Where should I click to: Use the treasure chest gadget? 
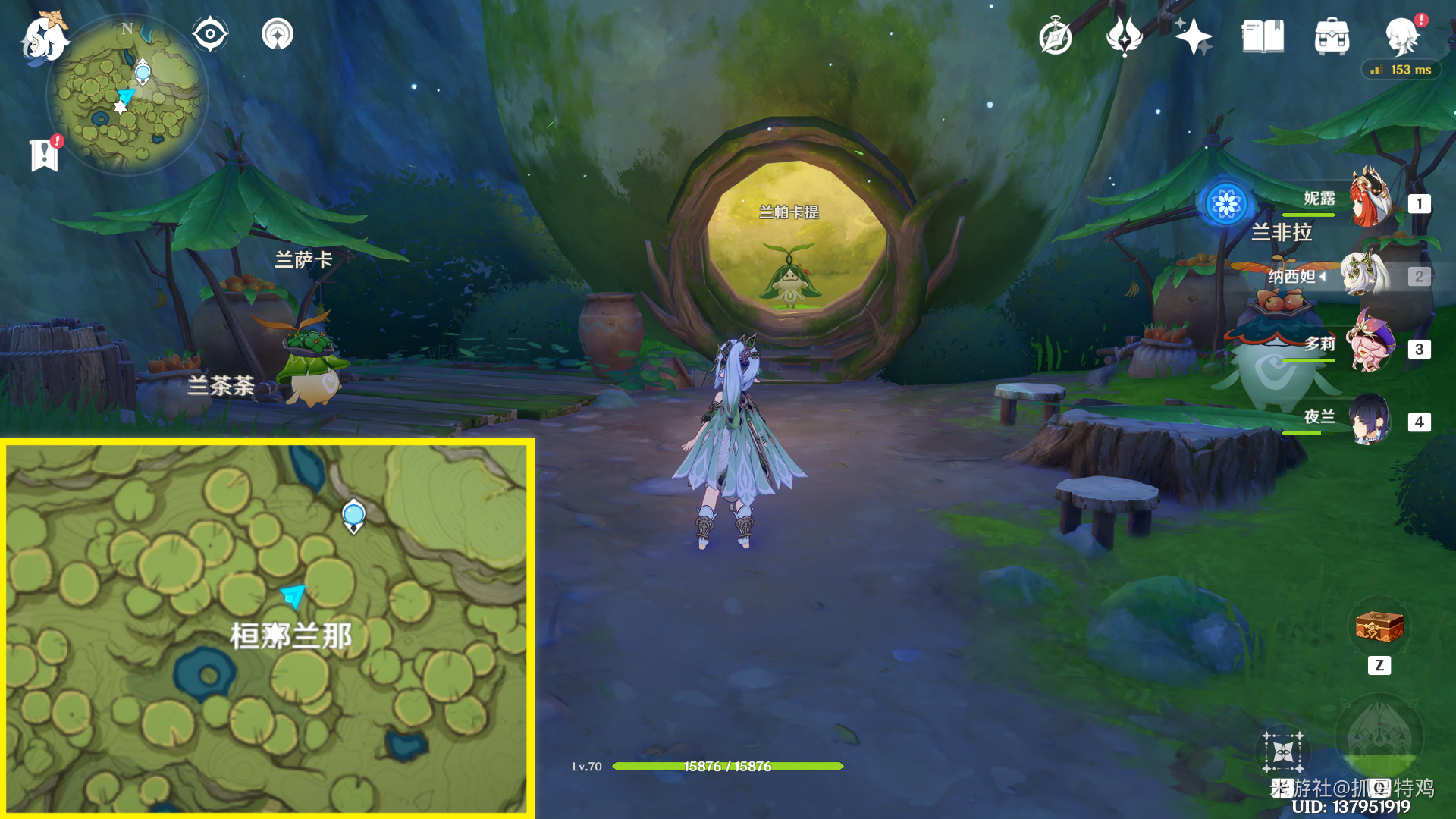[x=1379, y=627]
